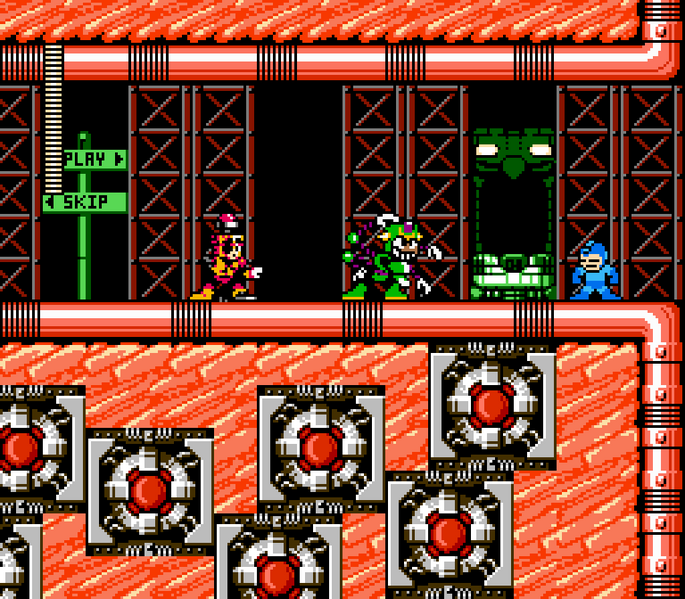
Task: Choose the PLAY sign option
Action: 94,159
